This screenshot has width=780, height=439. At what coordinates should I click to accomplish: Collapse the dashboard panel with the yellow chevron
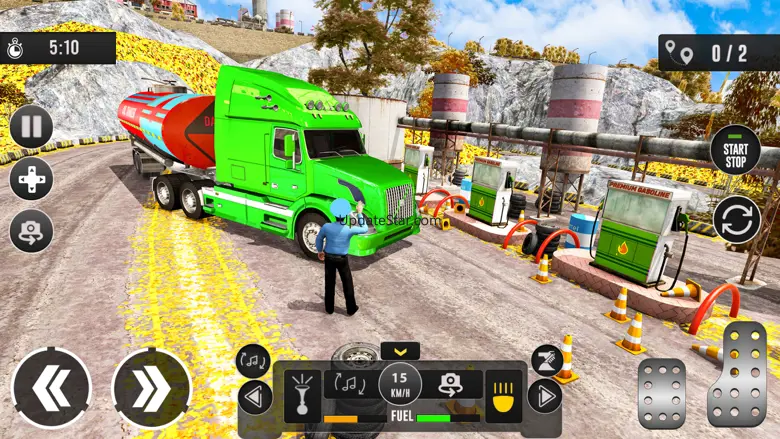pos(400,351)
